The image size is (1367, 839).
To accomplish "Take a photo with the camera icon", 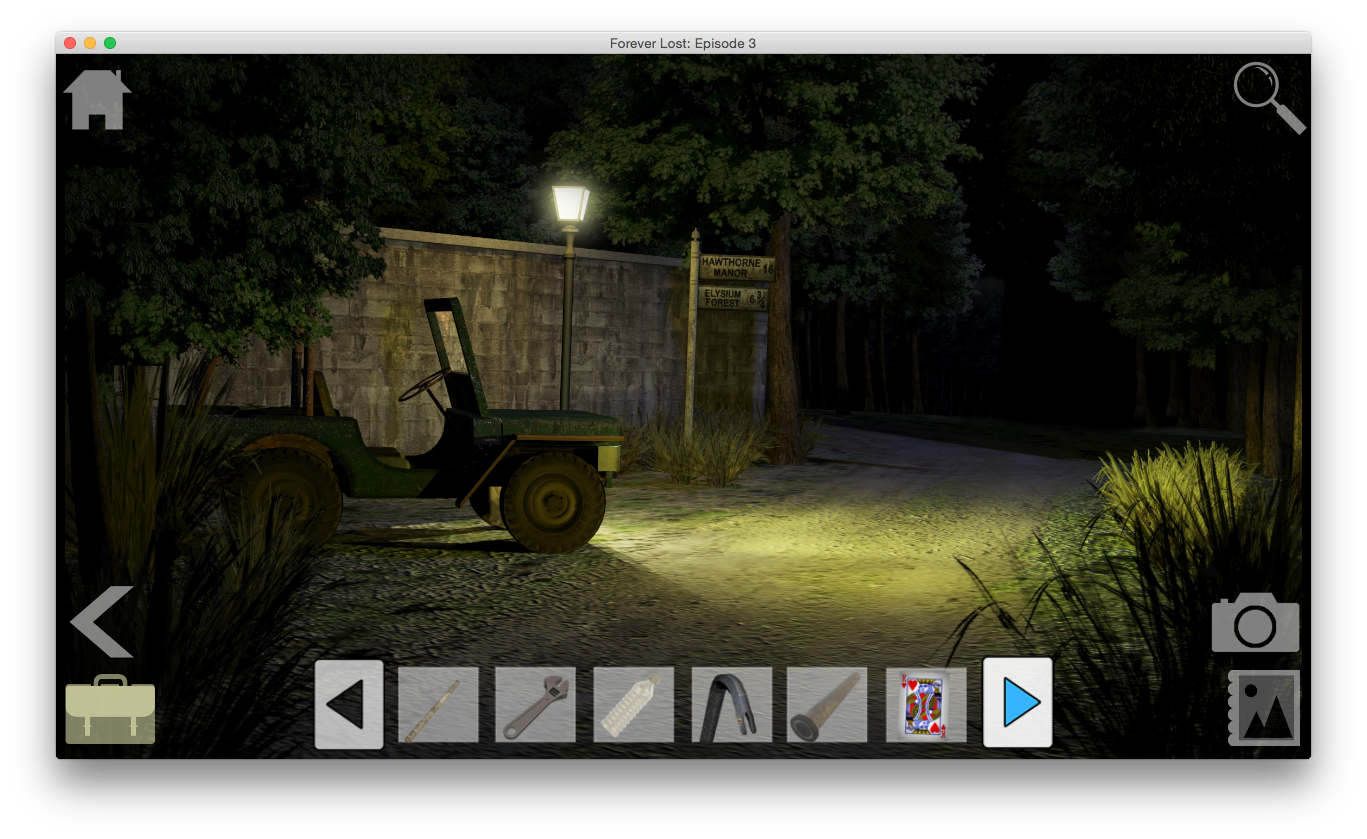I will pos(1255,623).
